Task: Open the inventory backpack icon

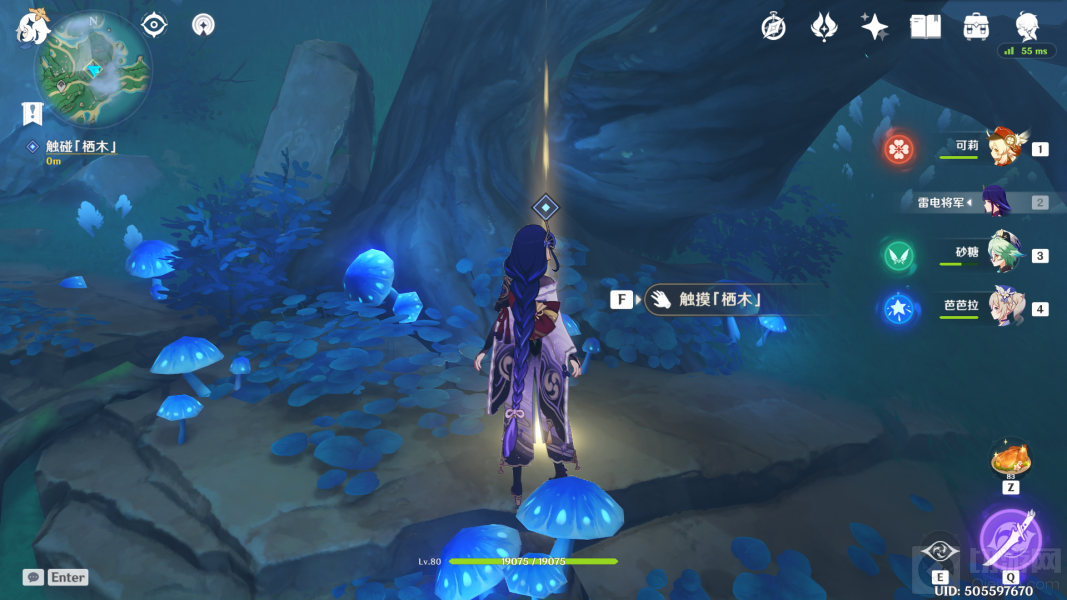Action: pyautogui.click(x=976, y=27)
